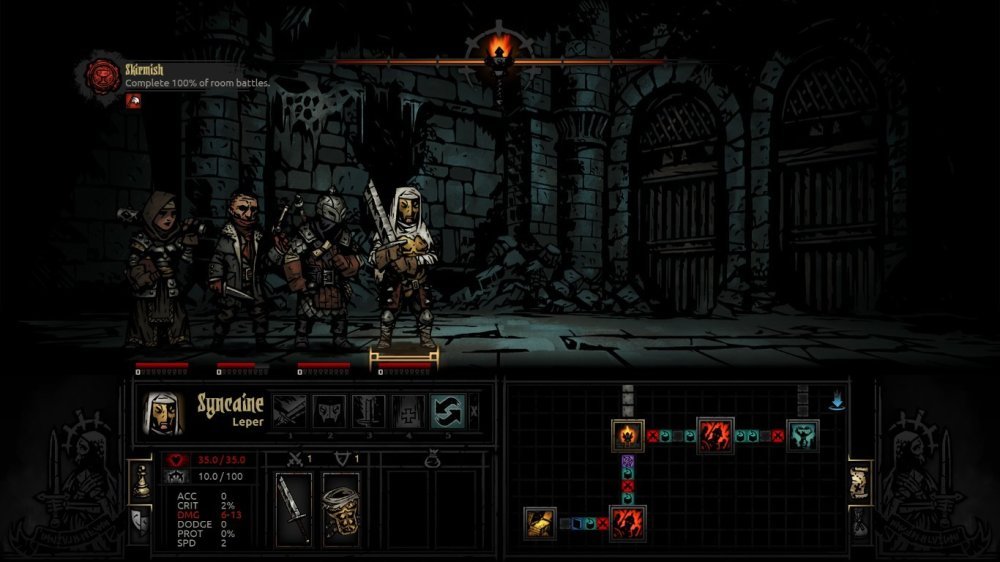1000x562 pixels.
Task: Switch to the theater masks quirks tab
Action: pyautogui.click(x=141, y=523)
